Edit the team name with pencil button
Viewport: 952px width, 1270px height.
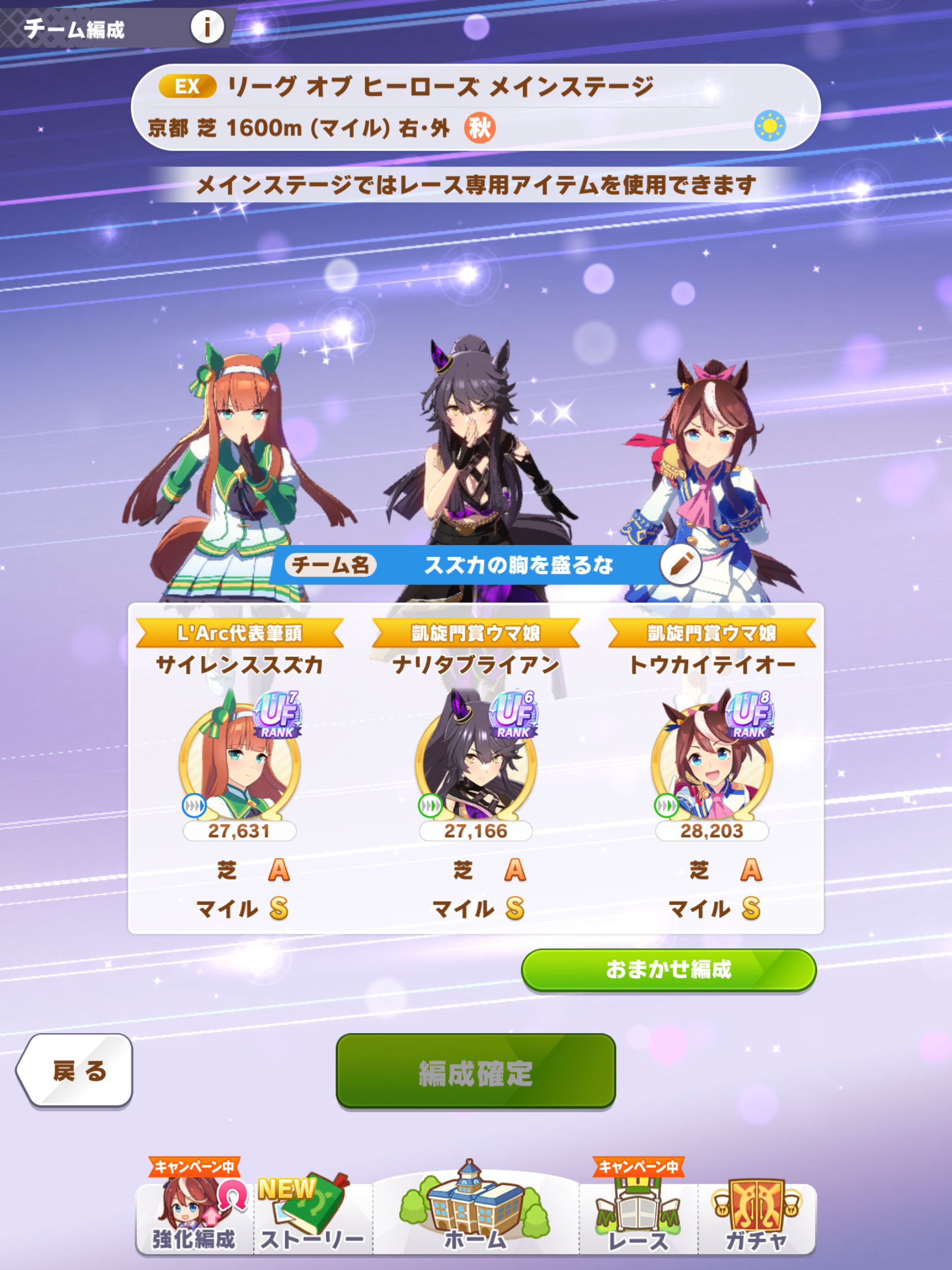(x=680, y=564)
